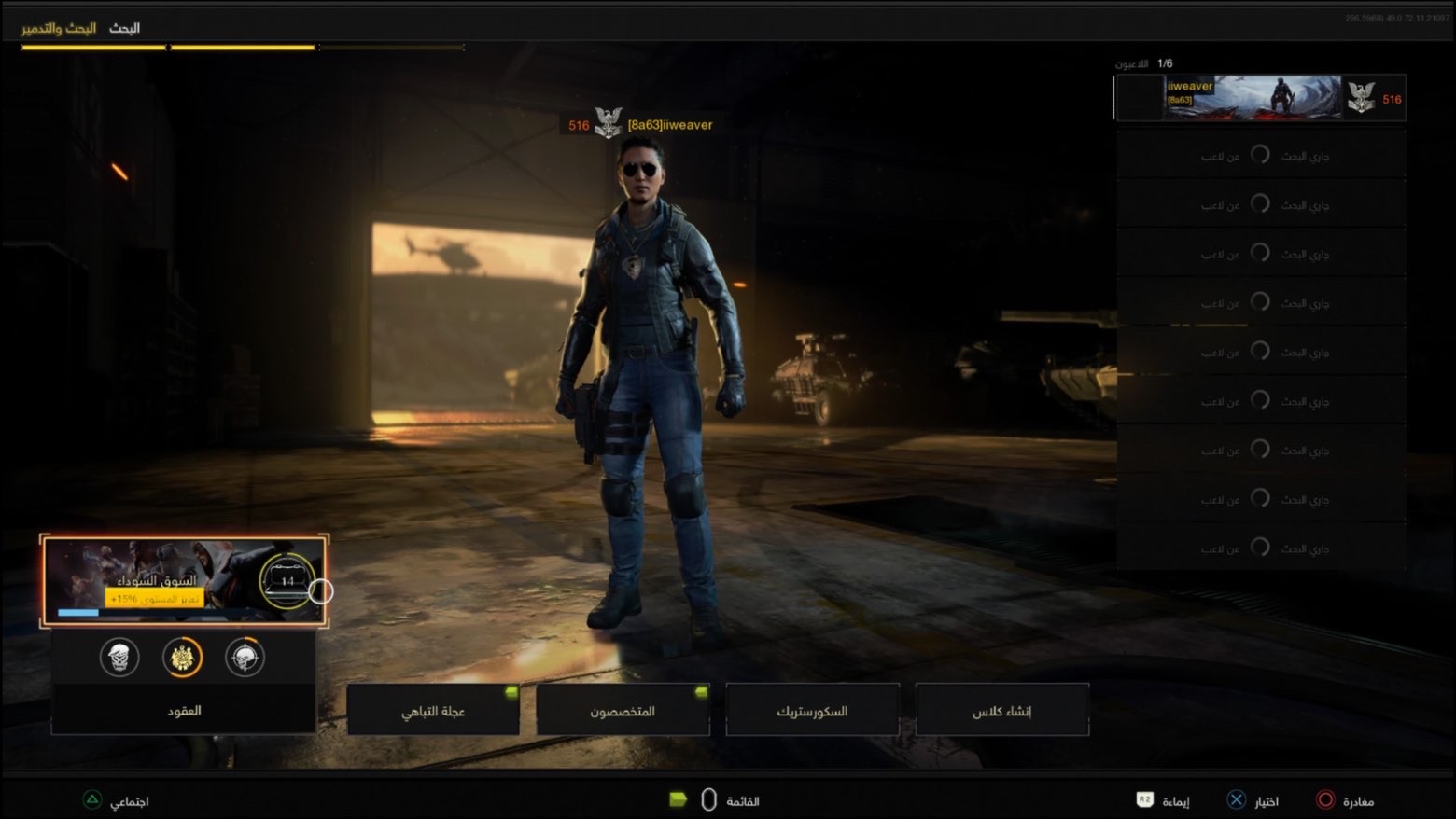Open the إنشاء كلاس create-a-class menu
Viewport: 1456px width, 819px height.
1001,710
